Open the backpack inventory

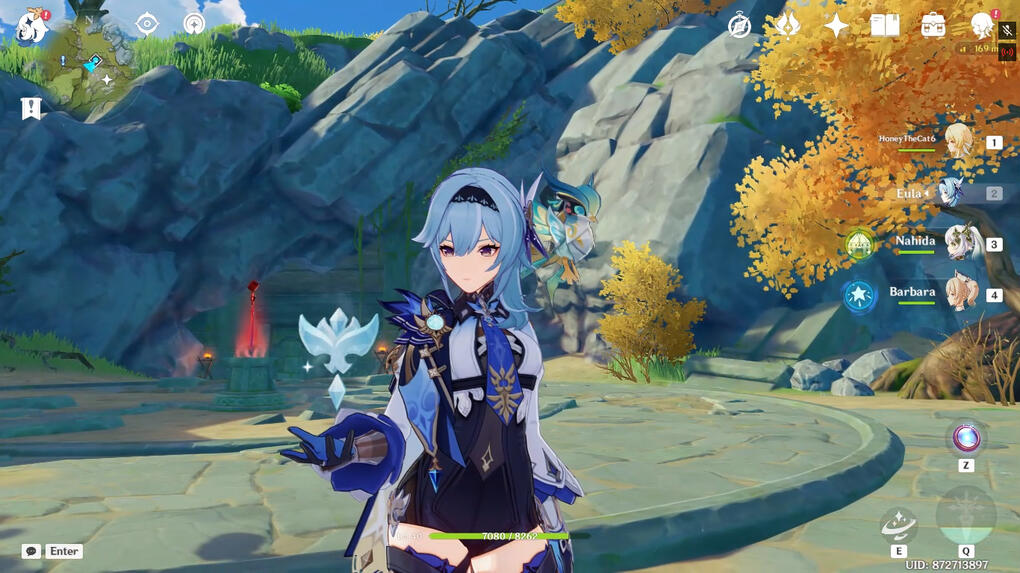point(933,25)
